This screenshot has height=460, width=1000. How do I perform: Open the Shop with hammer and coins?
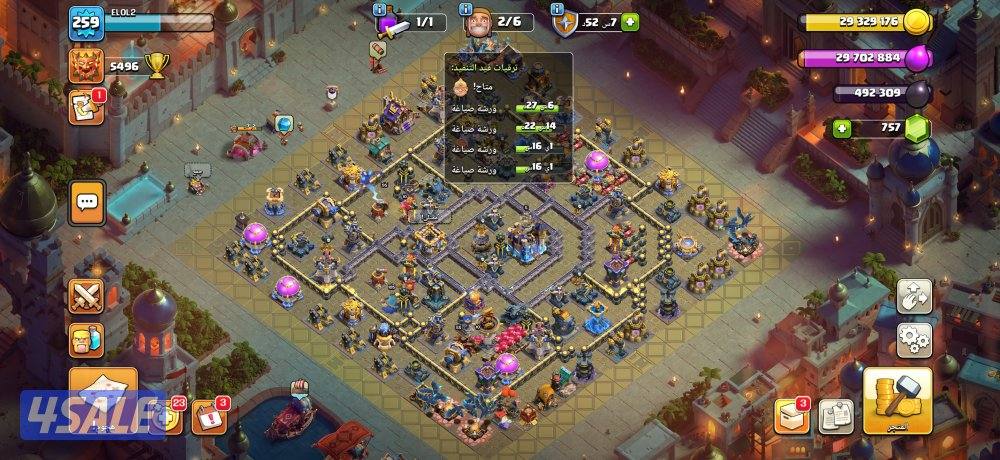click(897, 401)
